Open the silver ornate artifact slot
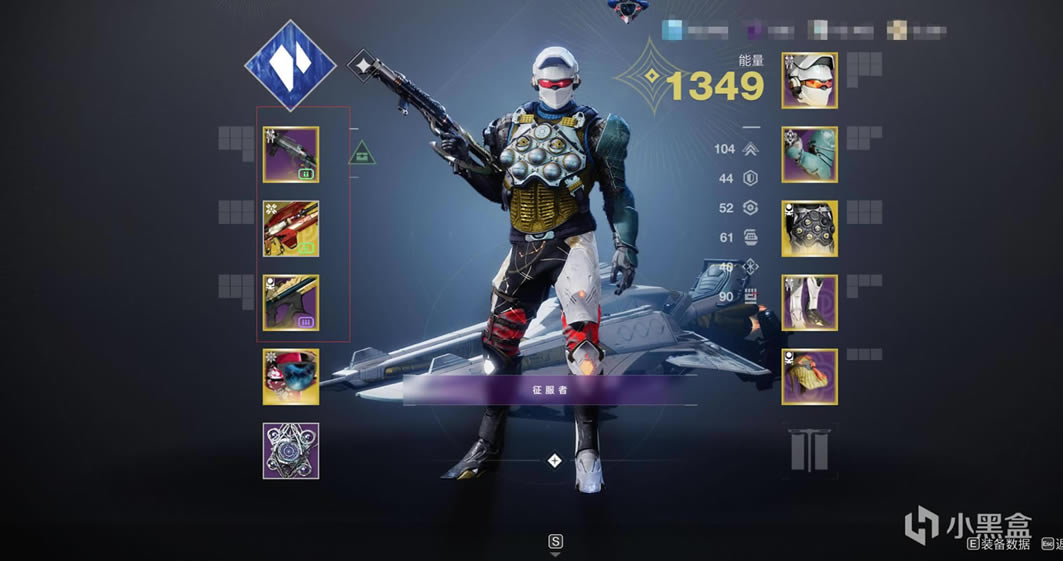Screen dimensions: 1063x561 (x=291, y=451)
